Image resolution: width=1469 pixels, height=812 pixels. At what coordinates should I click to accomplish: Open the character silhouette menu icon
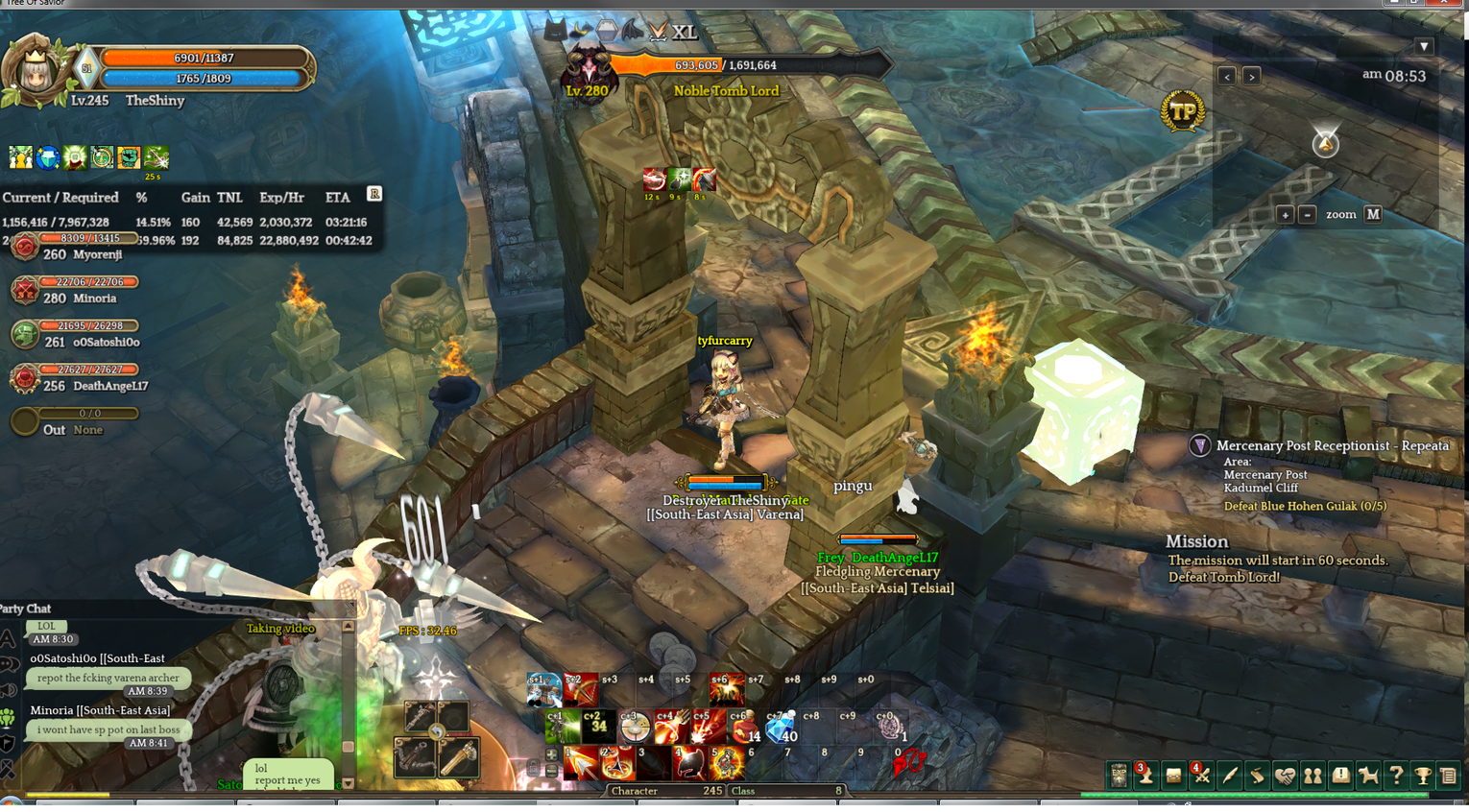point(1145,776)
